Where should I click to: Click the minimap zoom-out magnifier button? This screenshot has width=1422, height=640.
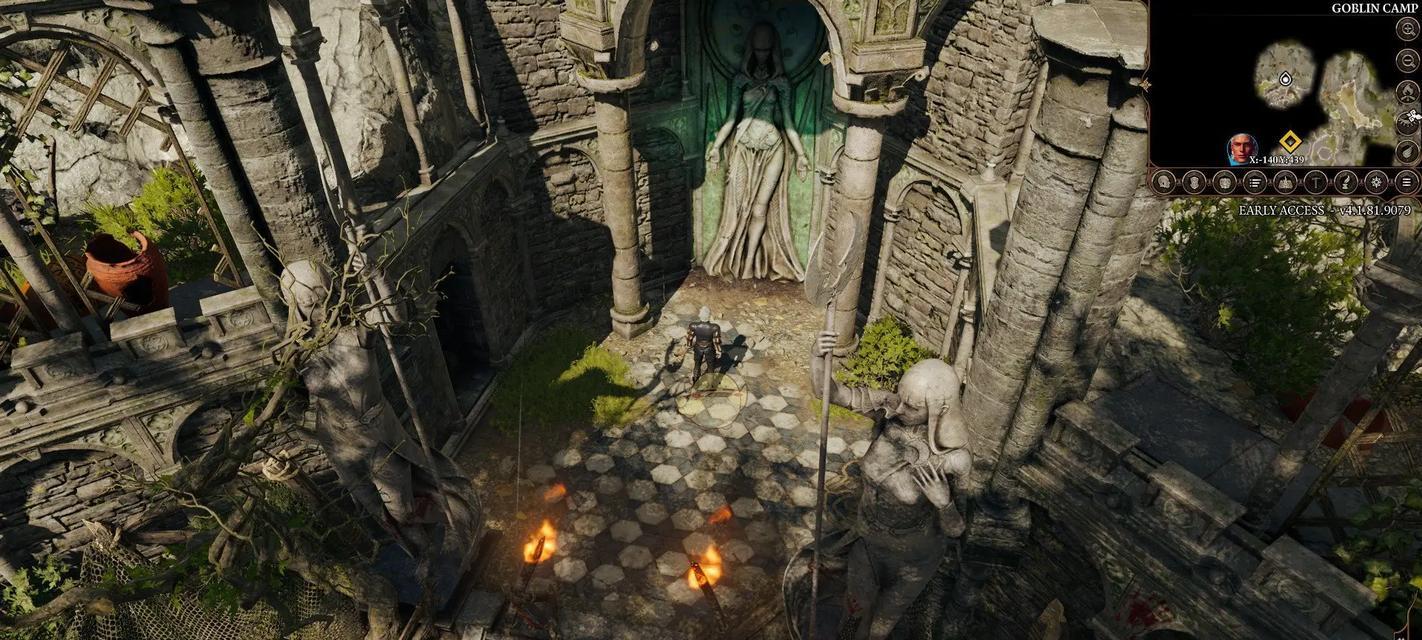click(1407, 60)
